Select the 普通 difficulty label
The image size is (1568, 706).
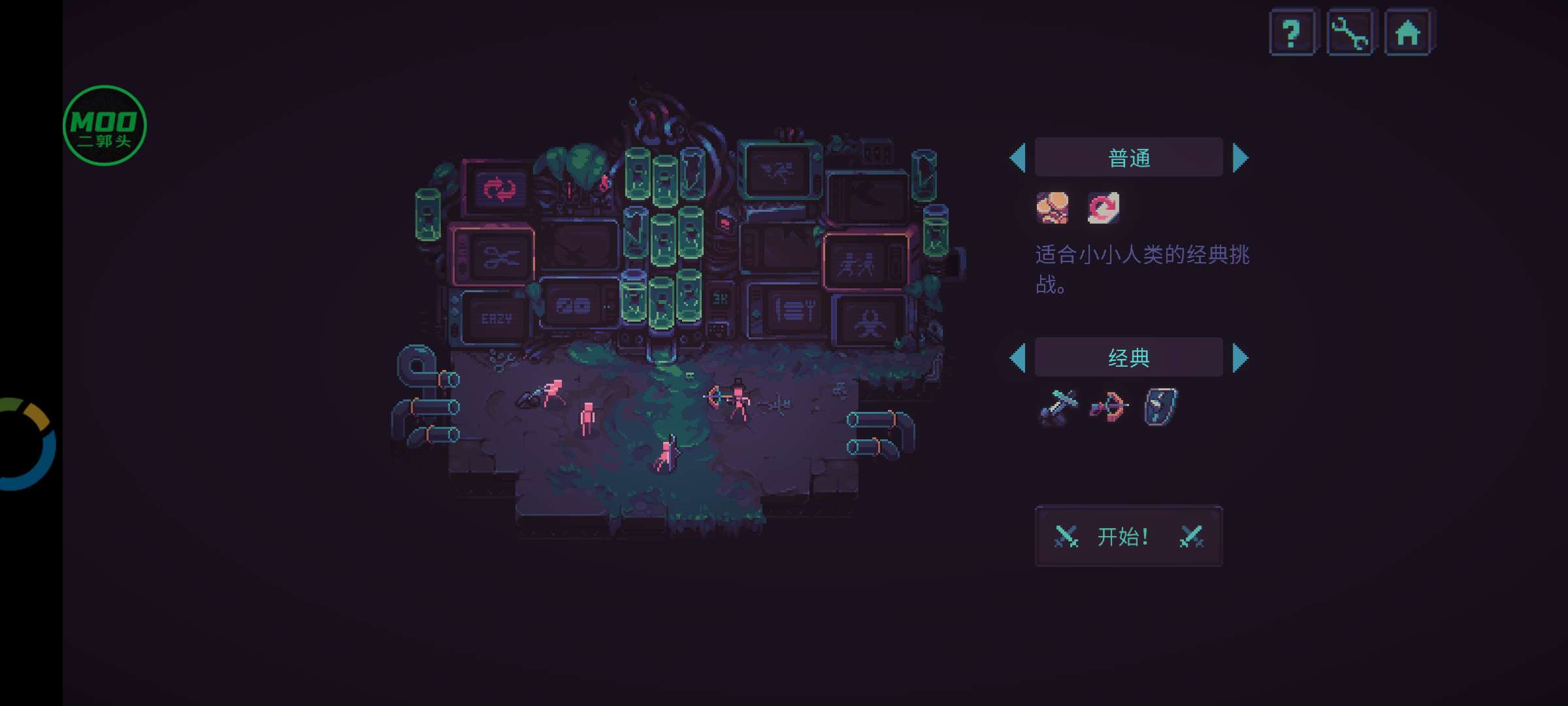point(1128,158)
